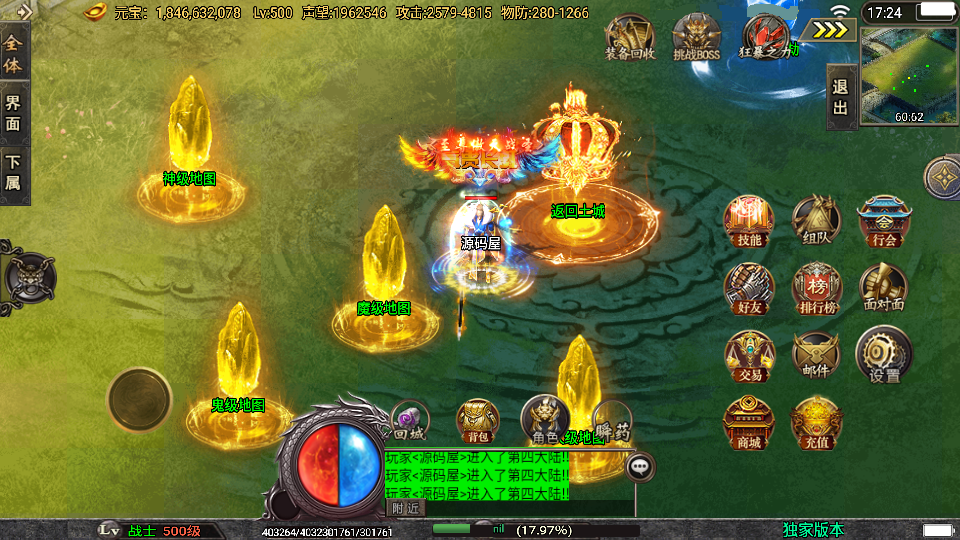
Task: Open the 好友 friends list
Action: pyautogui.click(x=749, y=288)
